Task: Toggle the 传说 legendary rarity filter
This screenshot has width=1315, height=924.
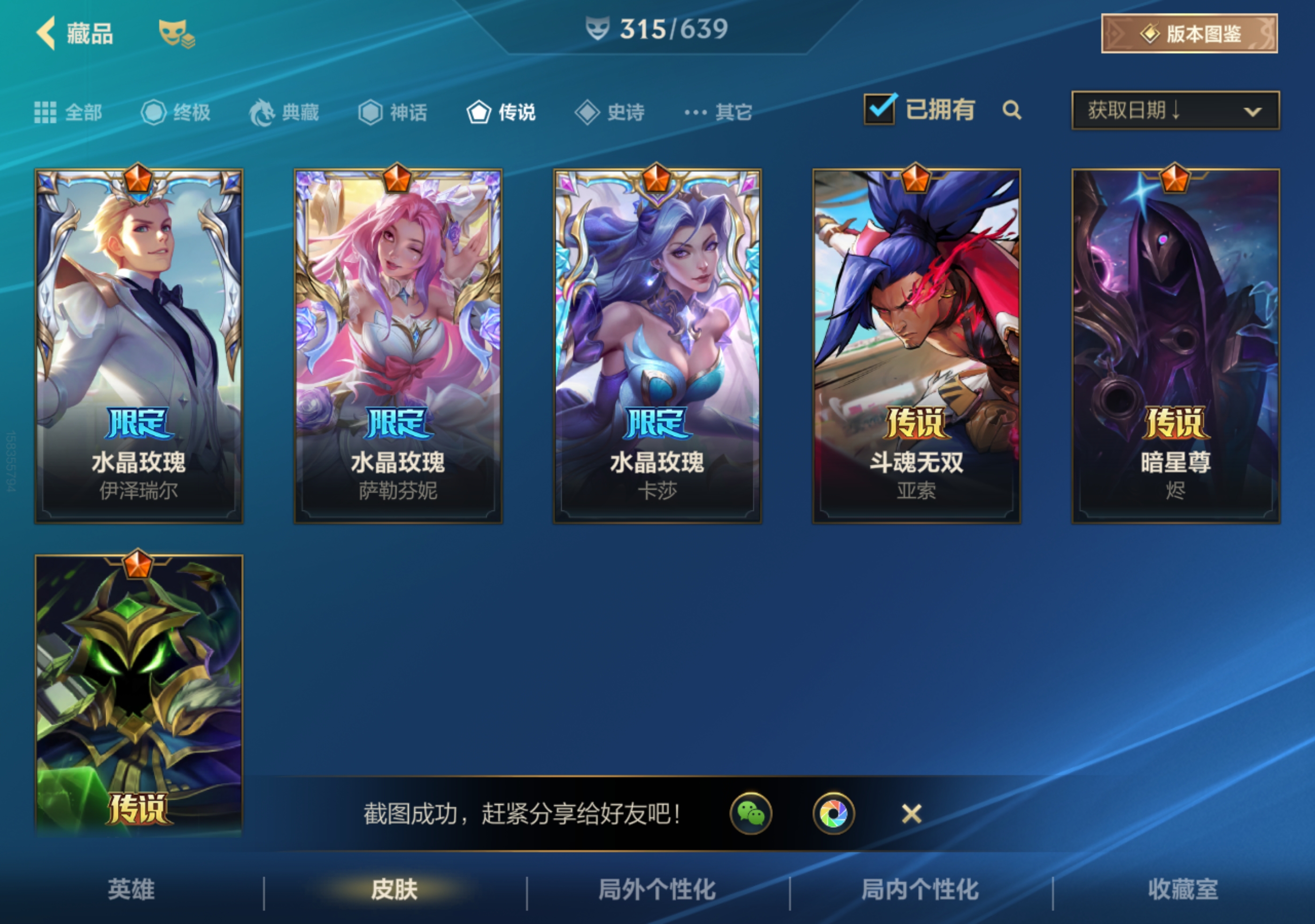Action: coord(501,112)
